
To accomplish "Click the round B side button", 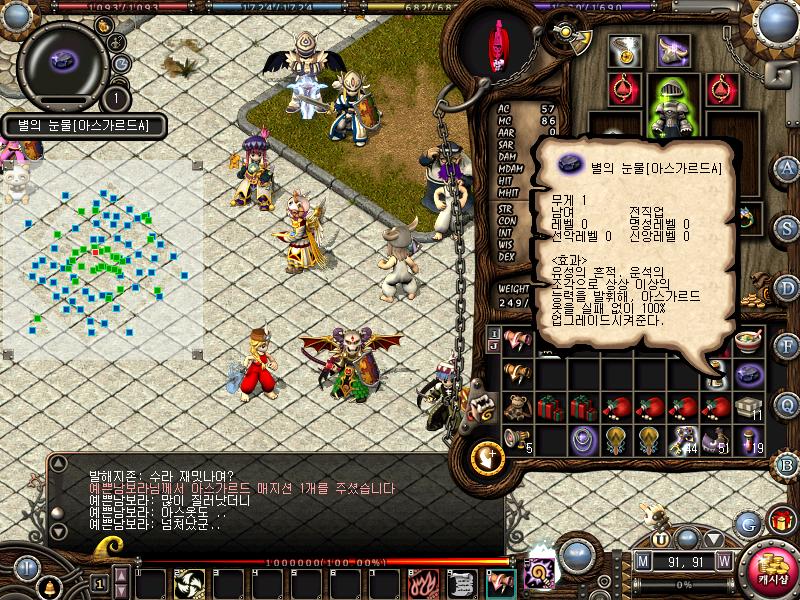I will (787, 462).
